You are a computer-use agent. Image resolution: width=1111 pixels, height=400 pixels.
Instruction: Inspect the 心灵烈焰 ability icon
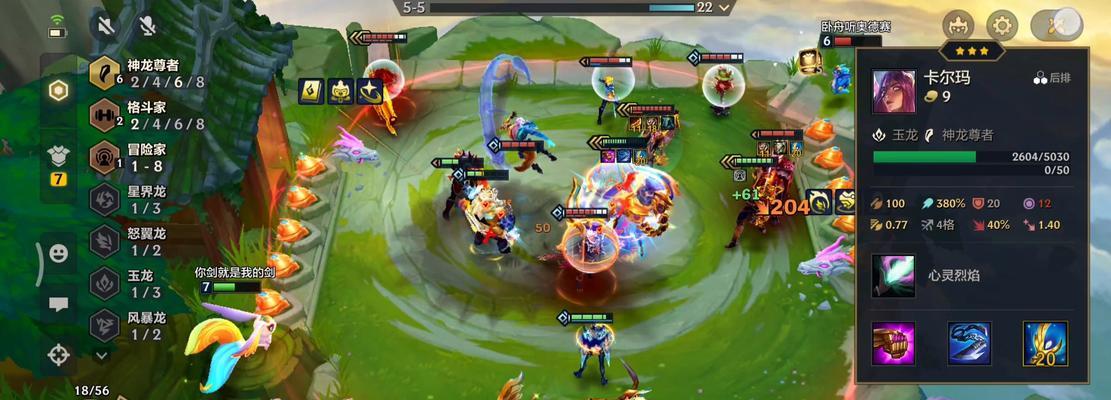click(892, 275)
